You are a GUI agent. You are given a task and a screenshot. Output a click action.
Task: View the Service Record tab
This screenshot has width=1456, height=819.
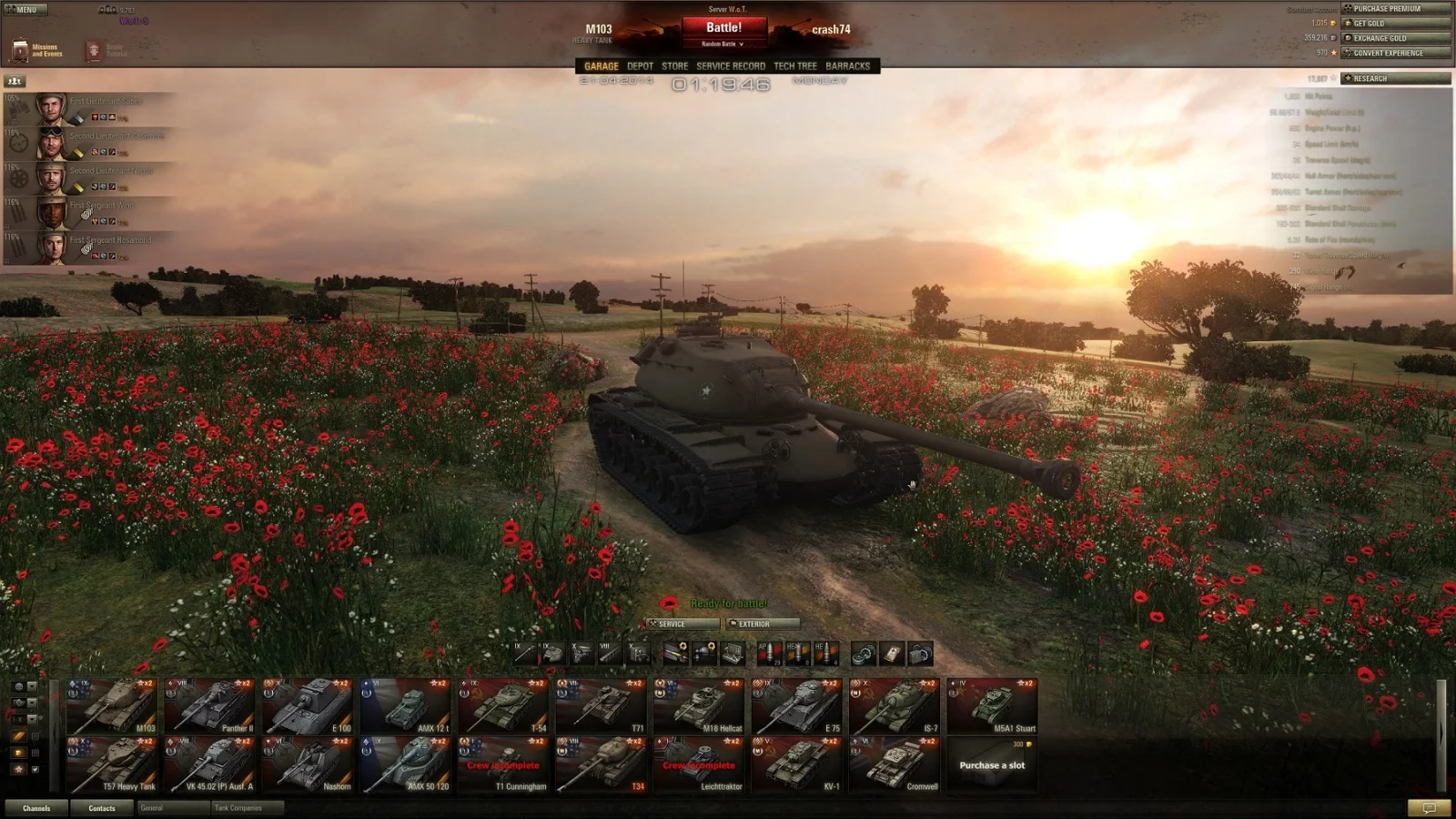tap(730, 66)
